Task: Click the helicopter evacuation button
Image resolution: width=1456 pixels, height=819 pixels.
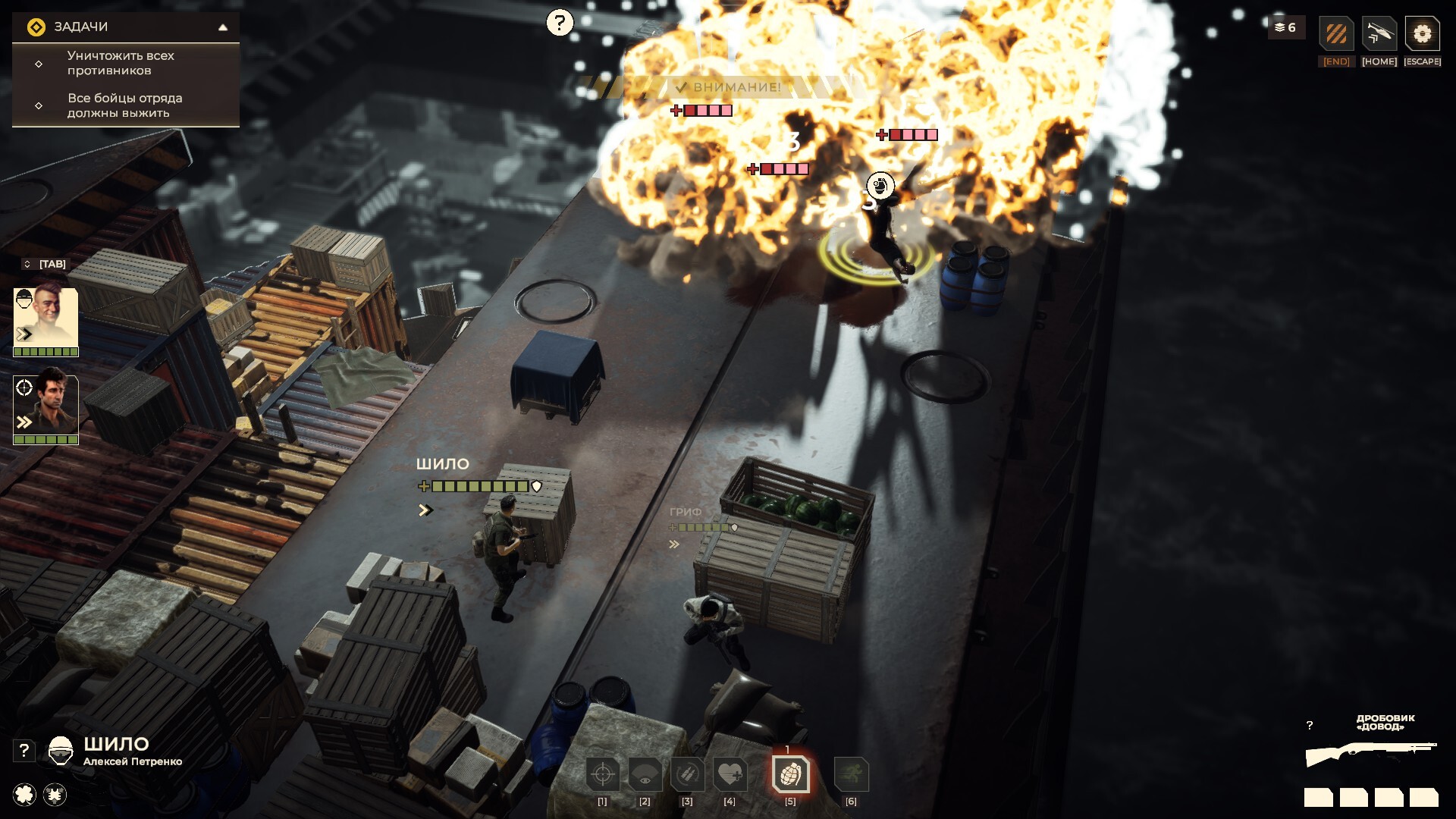Action: click(x=1379, y=34)
